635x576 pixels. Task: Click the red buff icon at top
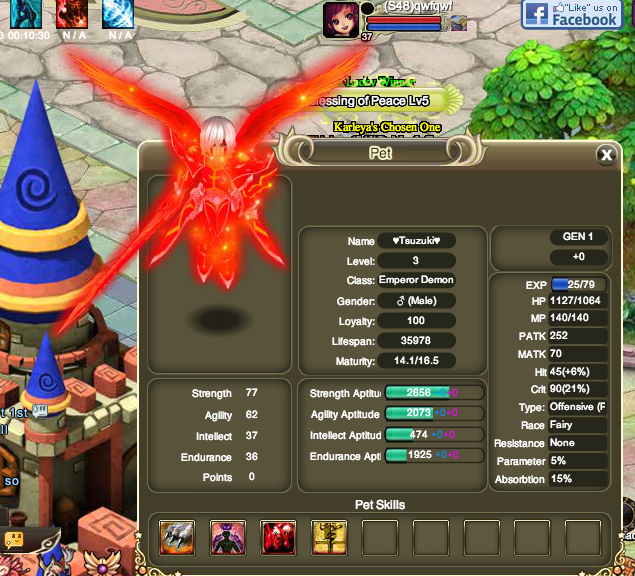pyautogui.click(x=71, y=13)
